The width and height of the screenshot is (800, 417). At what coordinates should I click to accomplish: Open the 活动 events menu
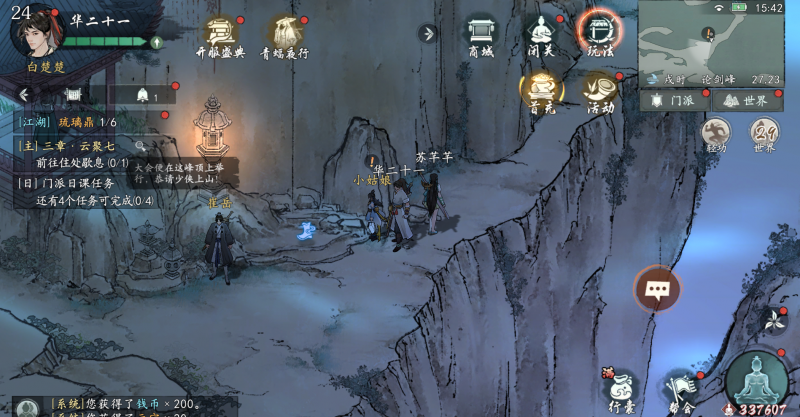pos(599,92)
